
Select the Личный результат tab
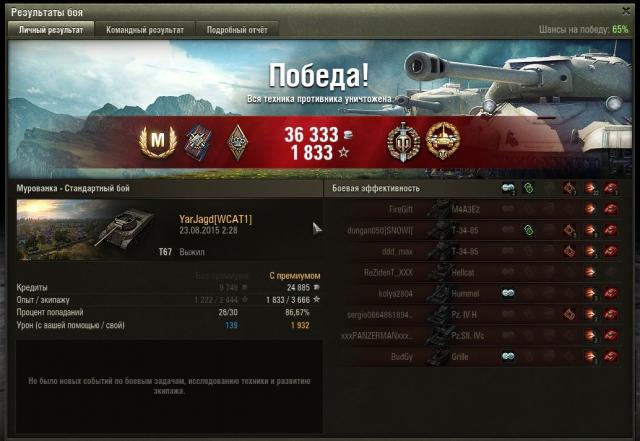(x=53, y=30)
